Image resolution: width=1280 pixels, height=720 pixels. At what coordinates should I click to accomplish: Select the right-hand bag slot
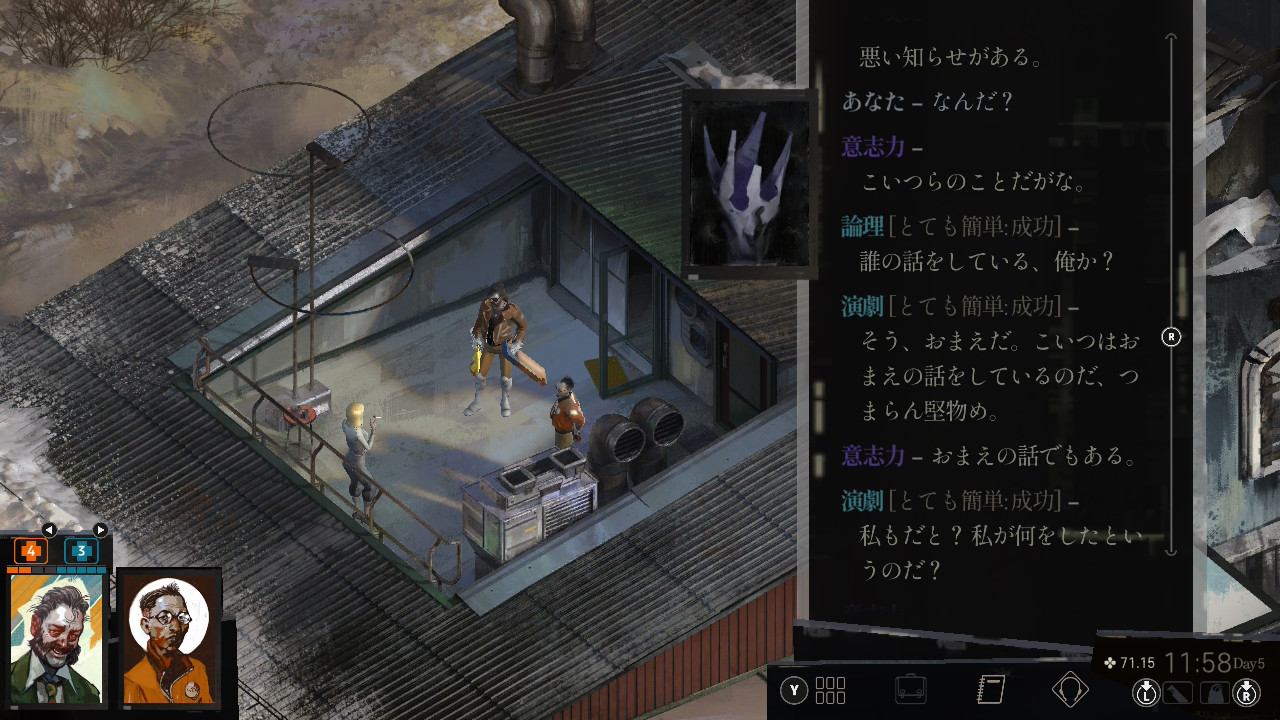click(x=1214, y=691)
